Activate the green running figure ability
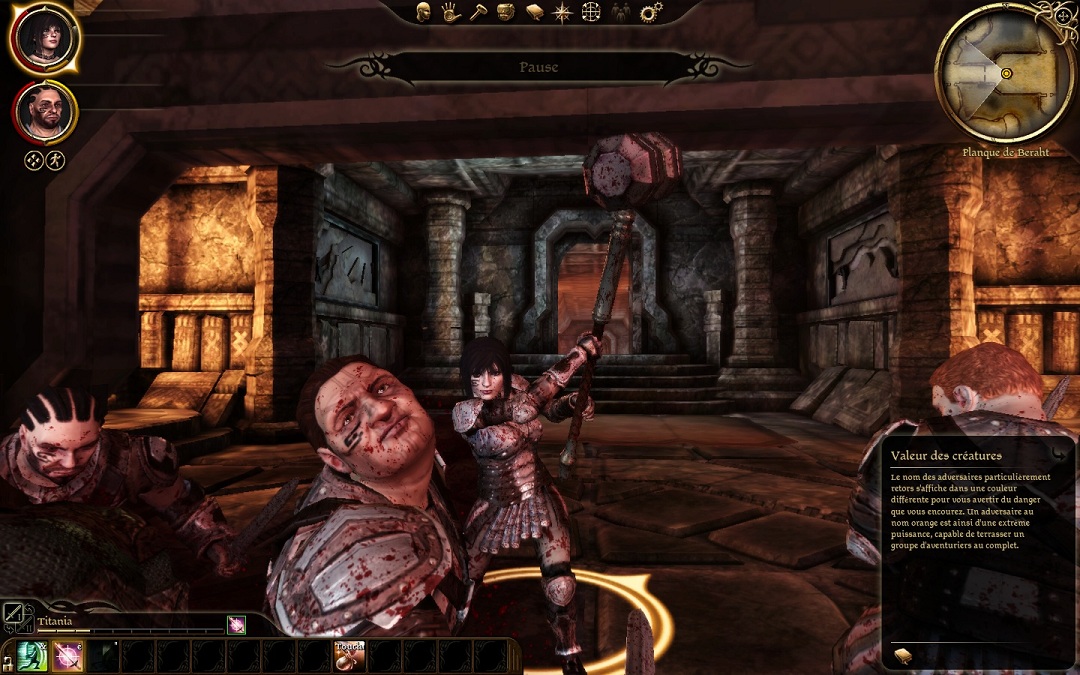This screenshot has width=1080, height=675. 33,656
